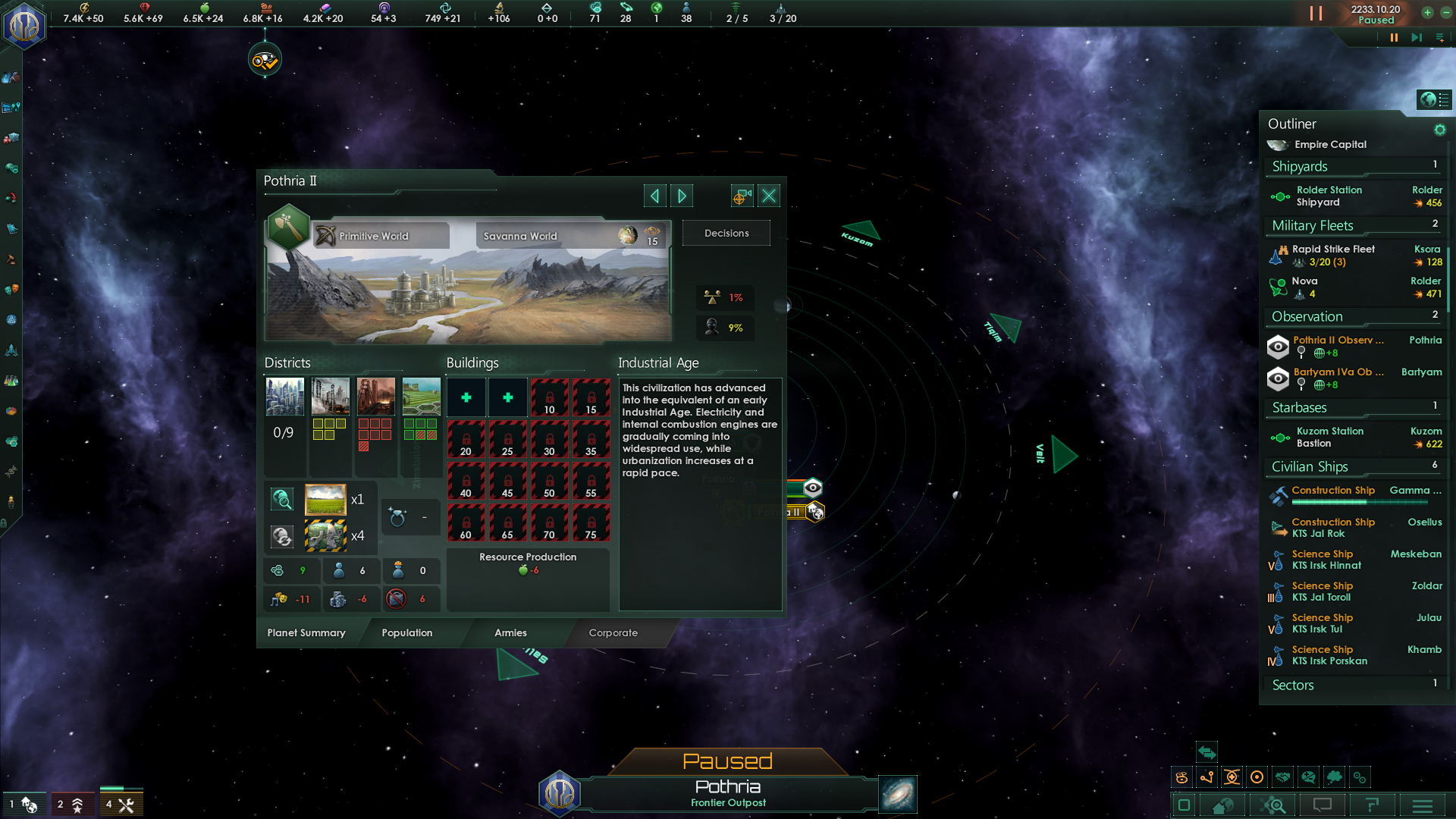Toggle the game pause button
Screen dimensions: 1456x819
pos(1393,38)
